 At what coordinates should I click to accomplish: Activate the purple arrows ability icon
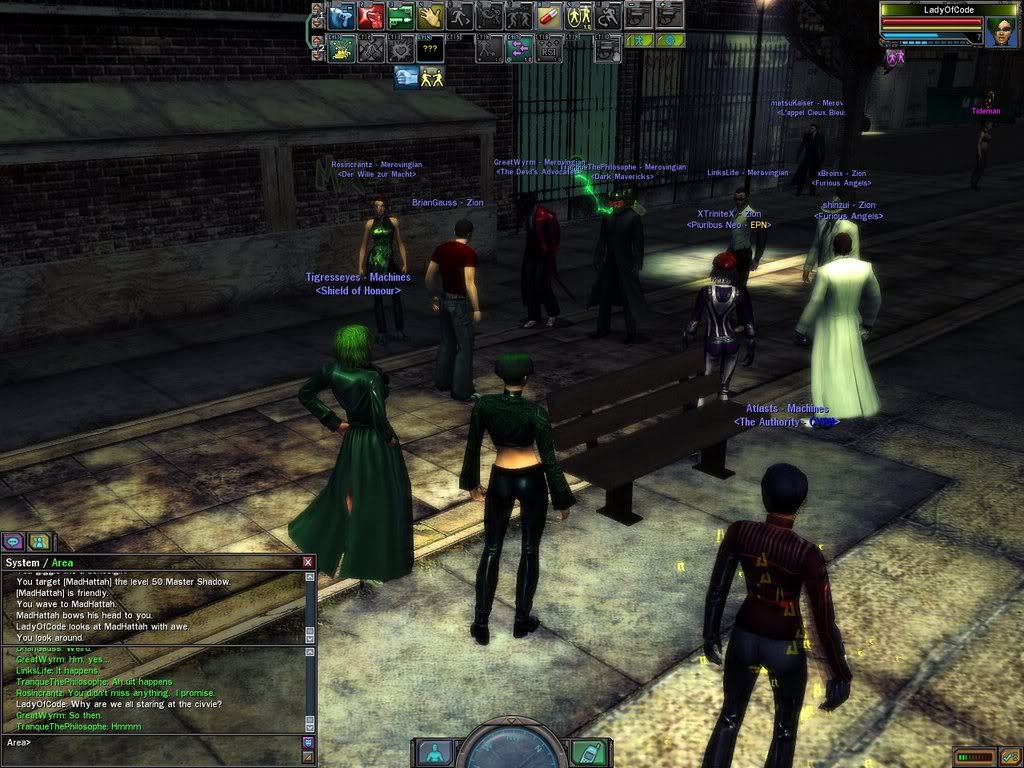click(519, 48)
